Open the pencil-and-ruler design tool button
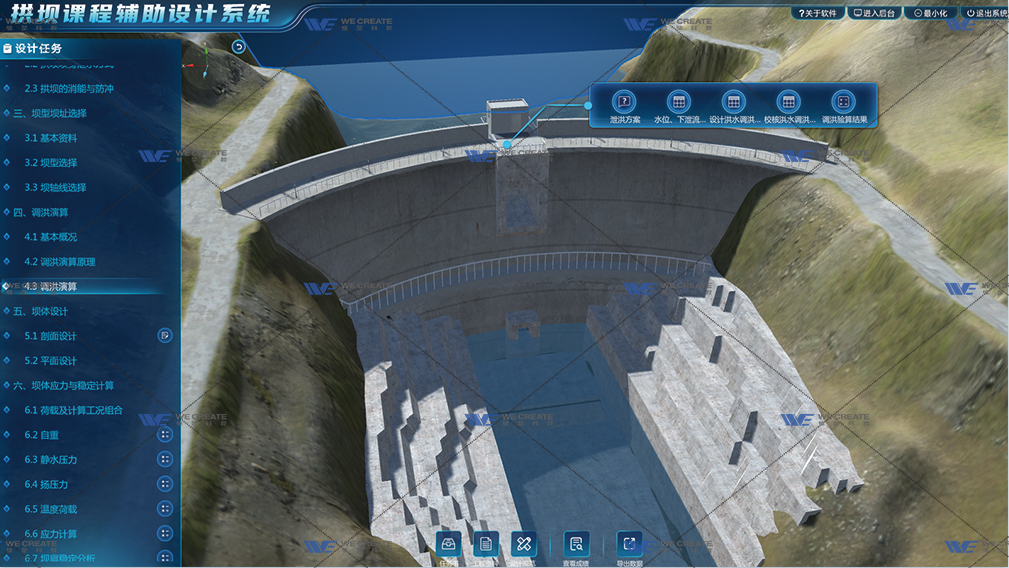Image resolution: width=1009 pixels, height=568 pixels. 524,544
